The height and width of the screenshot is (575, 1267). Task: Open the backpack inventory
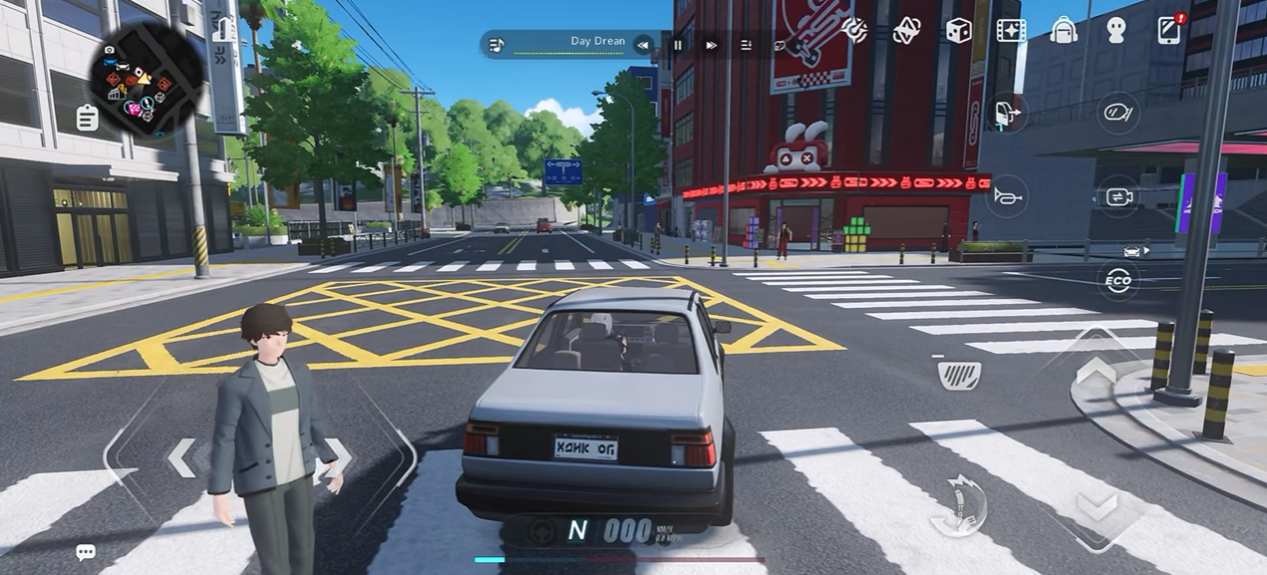(1064, 30)
